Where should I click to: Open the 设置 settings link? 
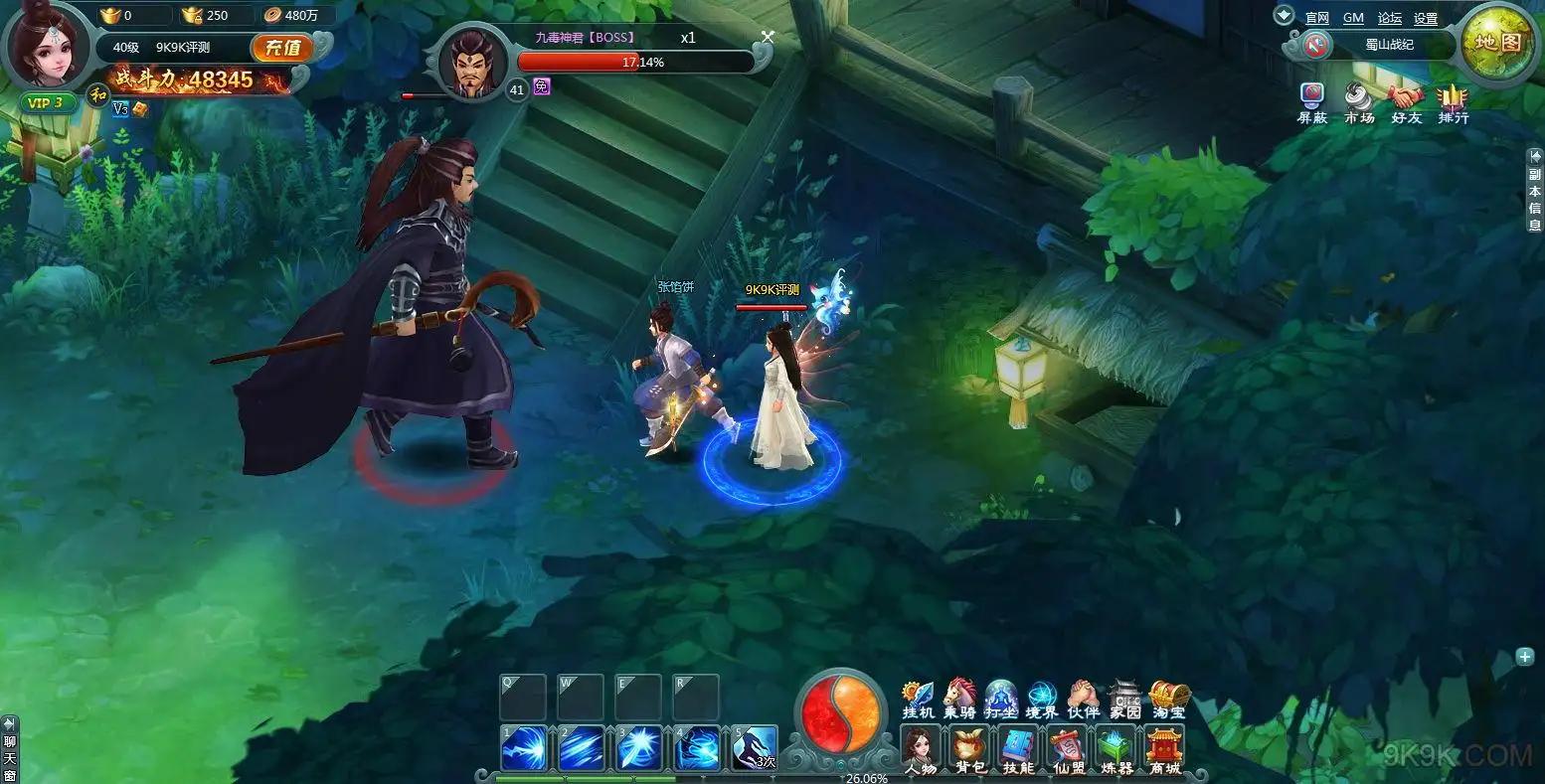point(1426,18)
